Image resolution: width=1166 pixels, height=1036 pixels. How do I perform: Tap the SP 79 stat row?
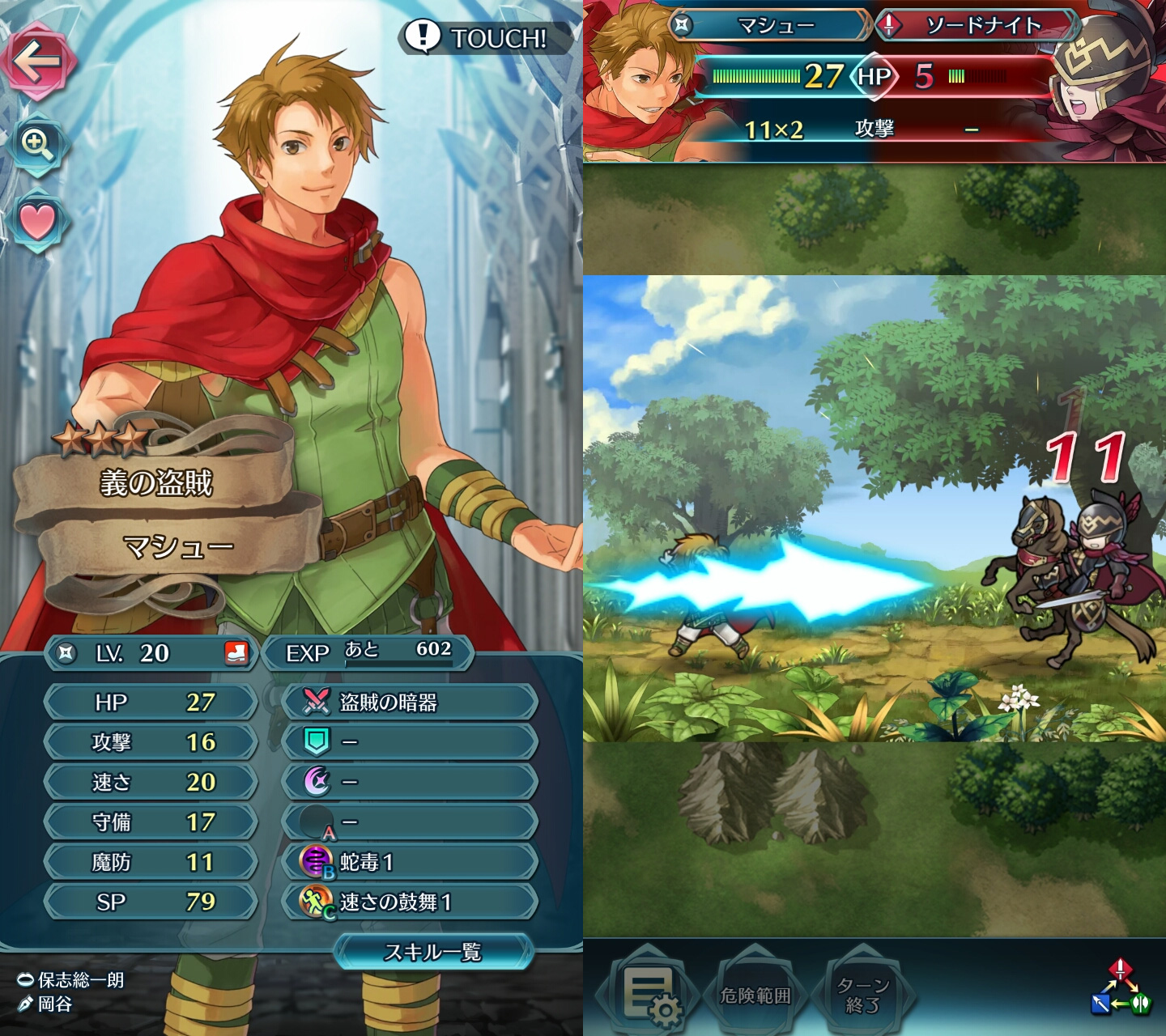coord(151,902)
